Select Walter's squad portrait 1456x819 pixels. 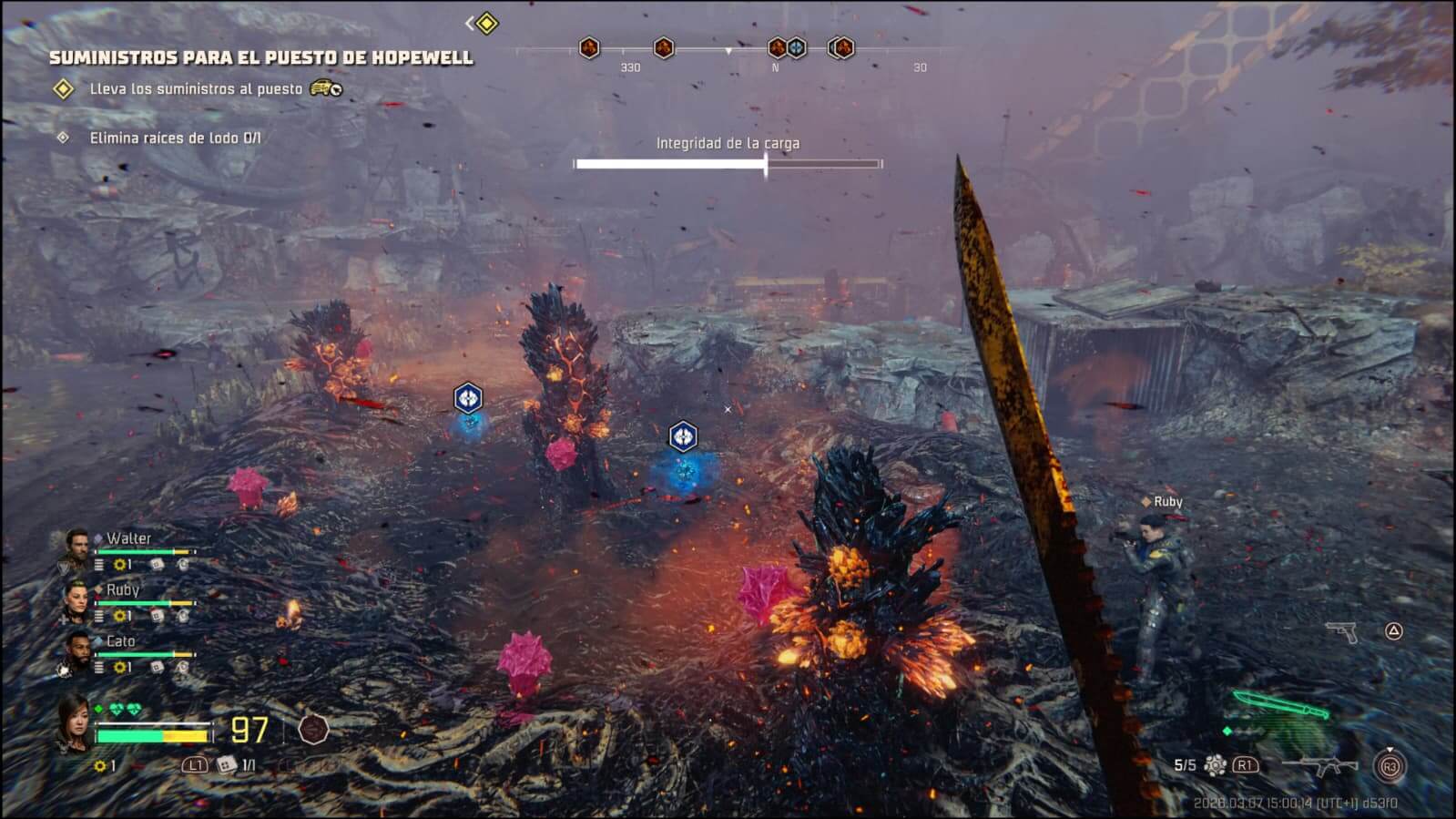[76, 548]
